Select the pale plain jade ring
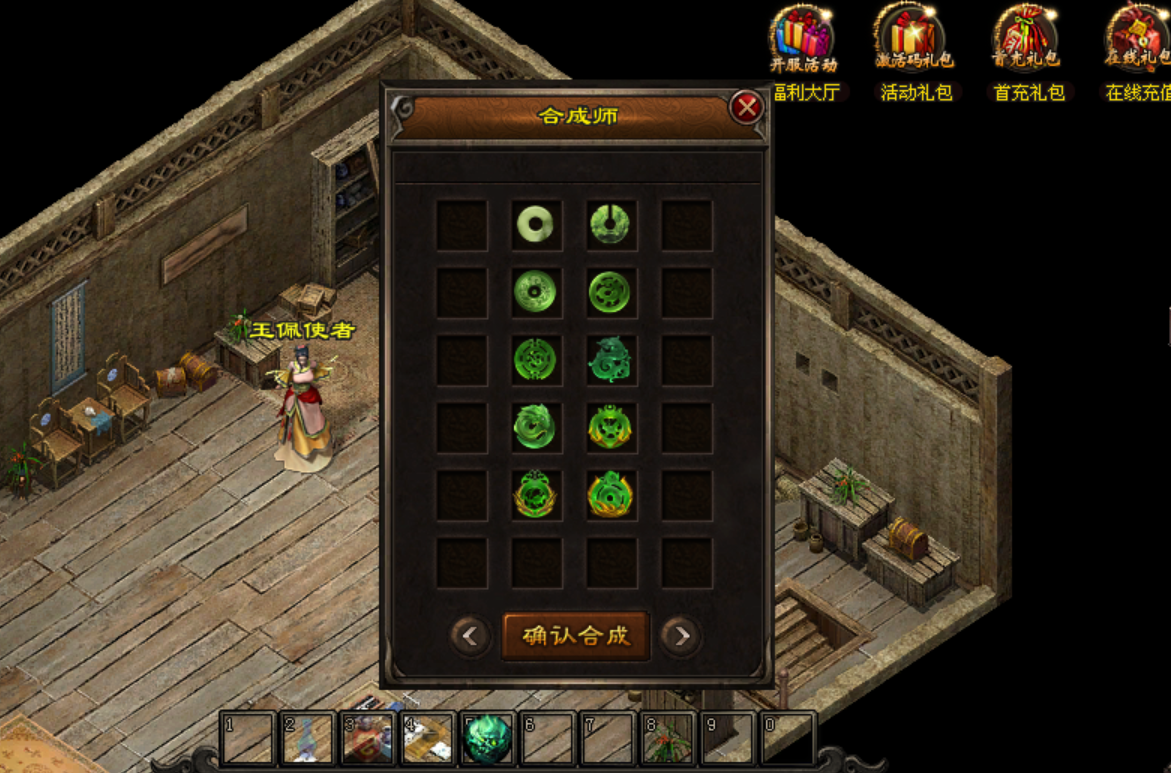Viewport: 1171px width, 773px height. (536, 224)
